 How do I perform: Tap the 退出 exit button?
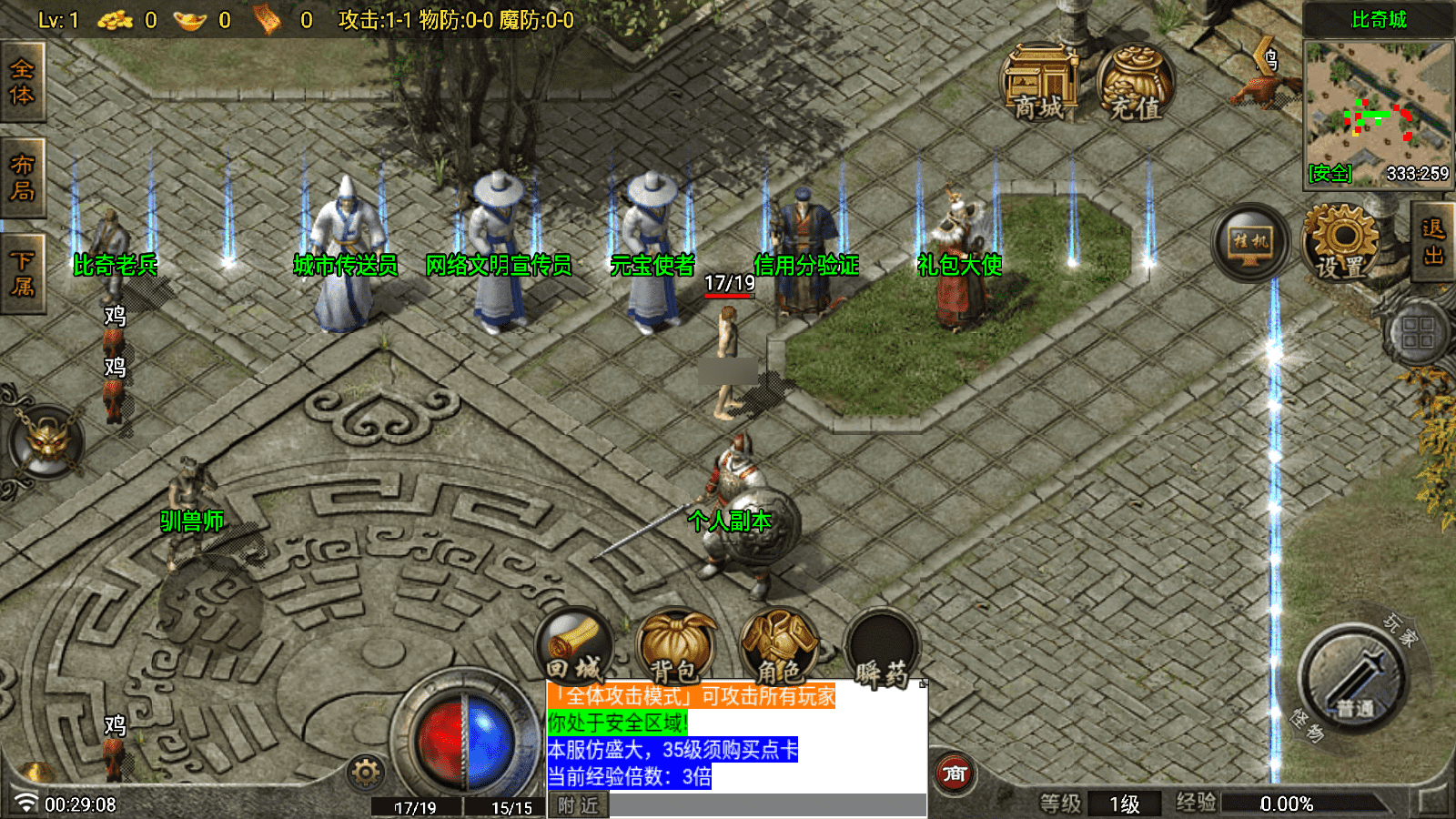(x=1433, y=242)
